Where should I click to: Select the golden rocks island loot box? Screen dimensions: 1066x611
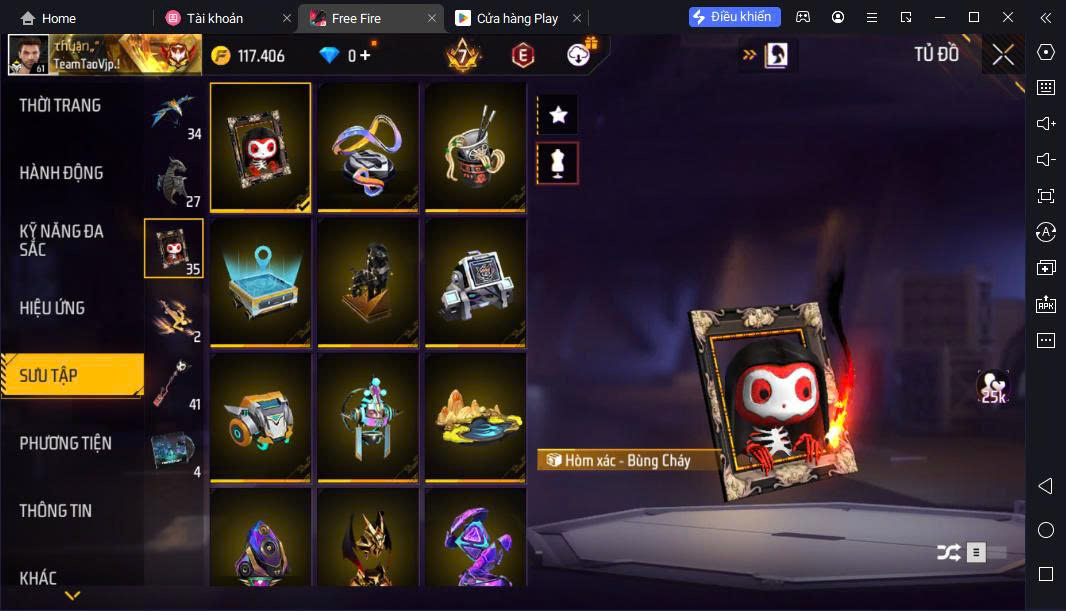click(x=476, y=417)
